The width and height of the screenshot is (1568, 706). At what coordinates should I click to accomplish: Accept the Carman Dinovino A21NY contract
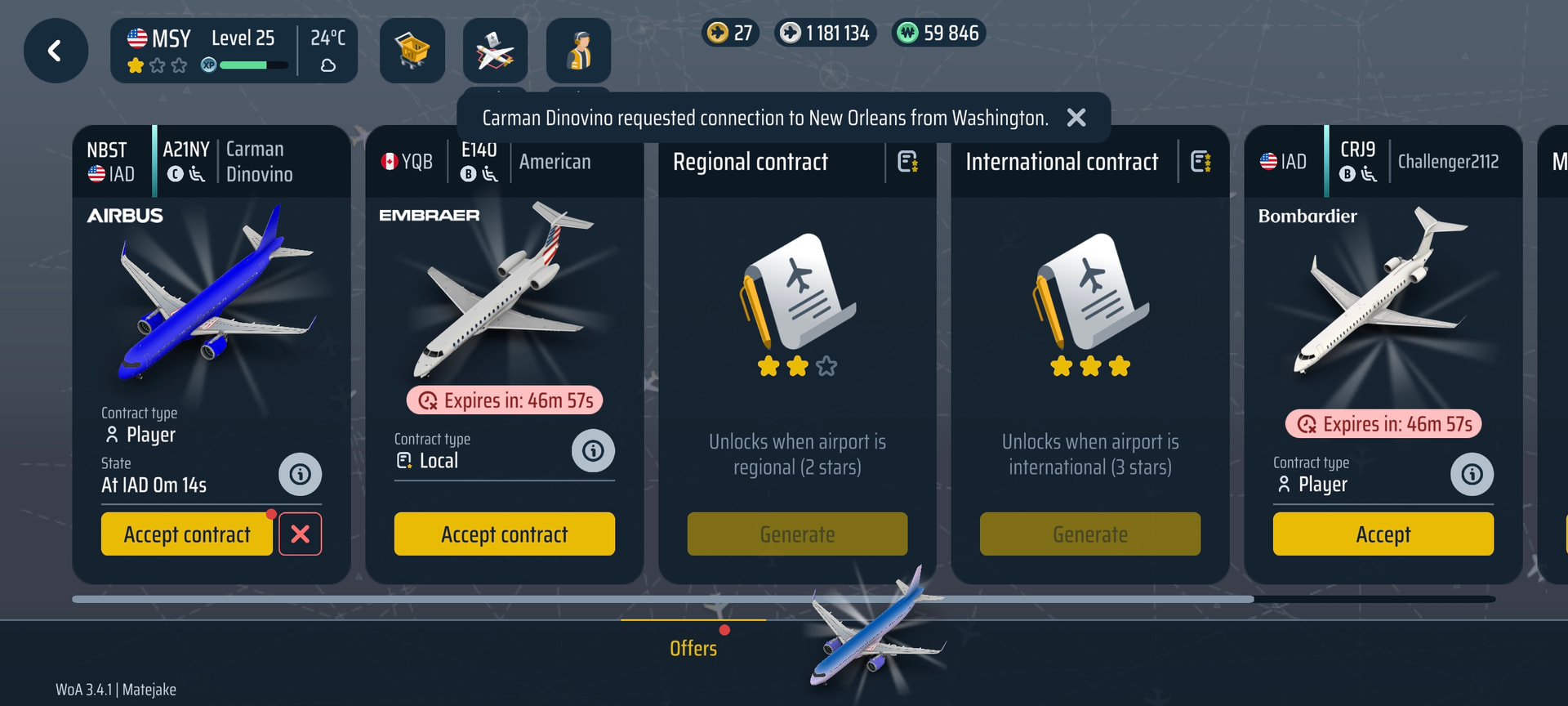click(187, 534)
